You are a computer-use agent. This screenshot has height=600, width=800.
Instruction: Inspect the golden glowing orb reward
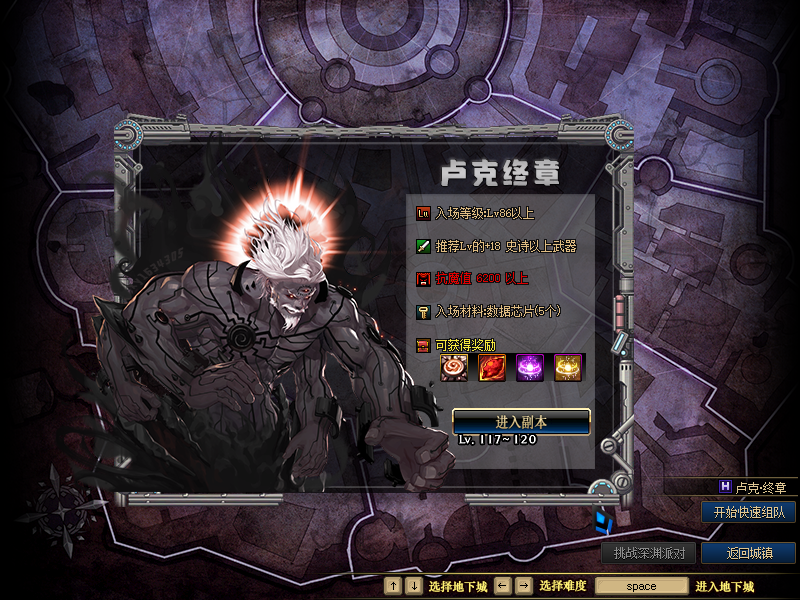click(569, 367)
